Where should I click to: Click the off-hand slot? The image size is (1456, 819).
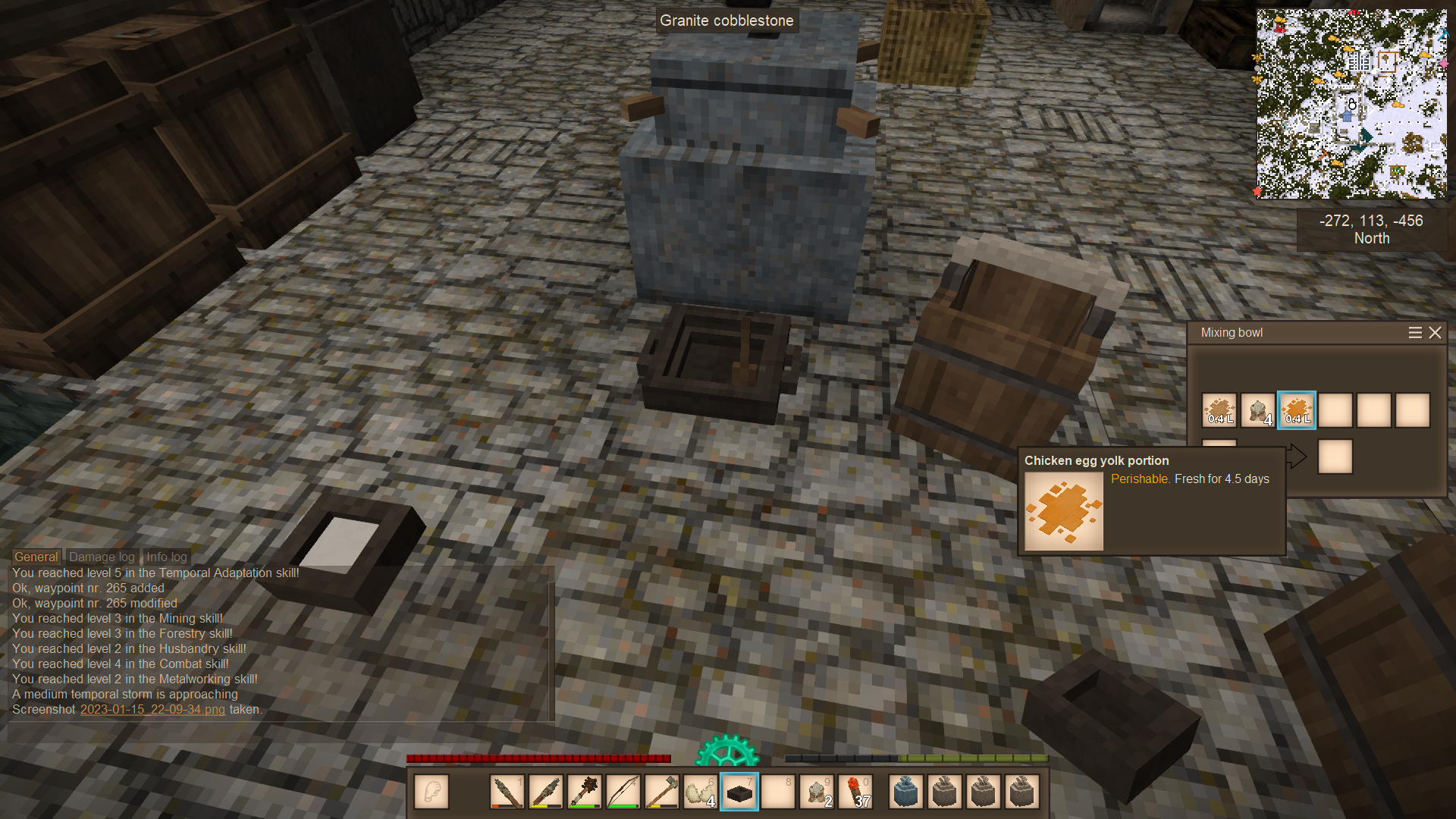click(x=431, y=792)
